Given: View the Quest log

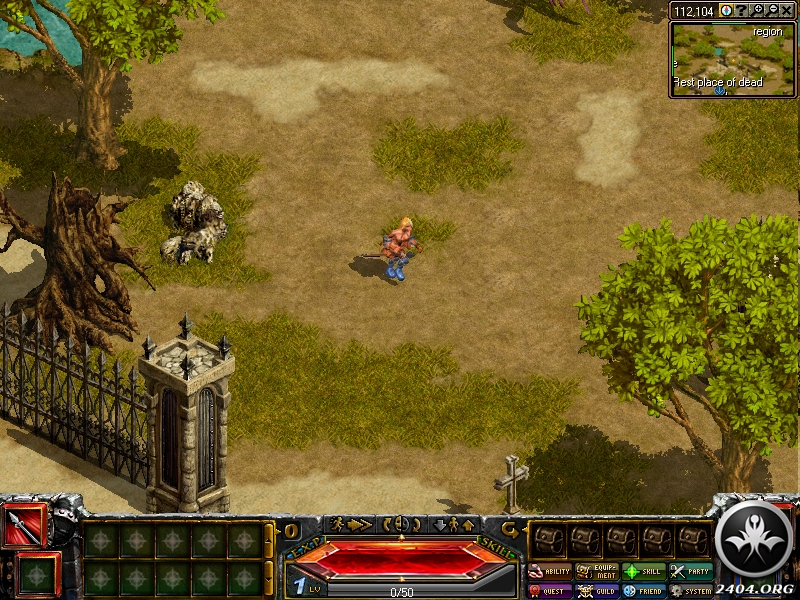Looking at the screenshot, I should [x=550, y=591].
